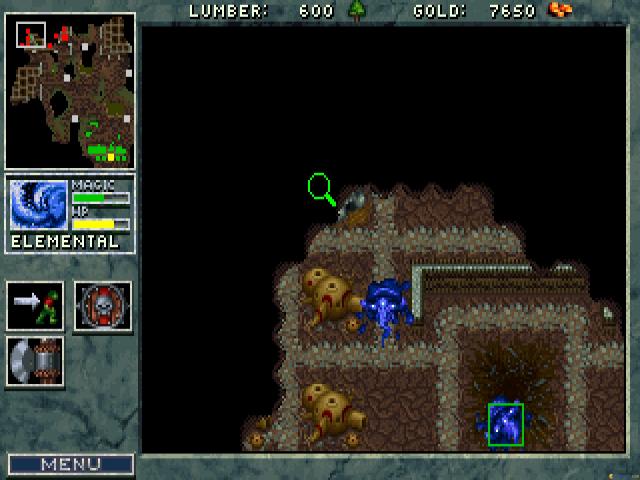
Task: Open the game Menu
Action: click(70, 464)
